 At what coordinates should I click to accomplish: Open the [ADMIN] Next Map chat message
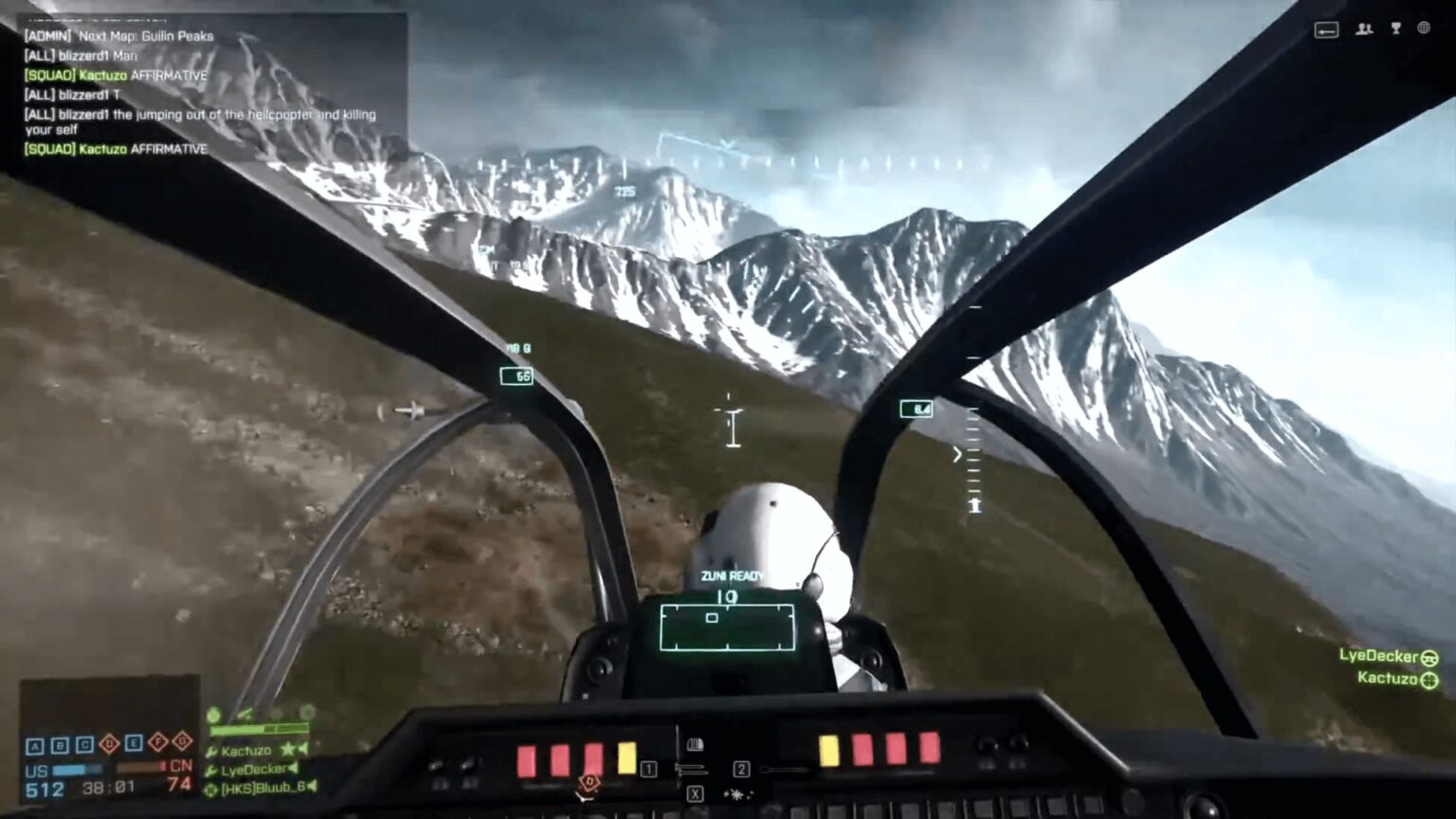[118, 36]
